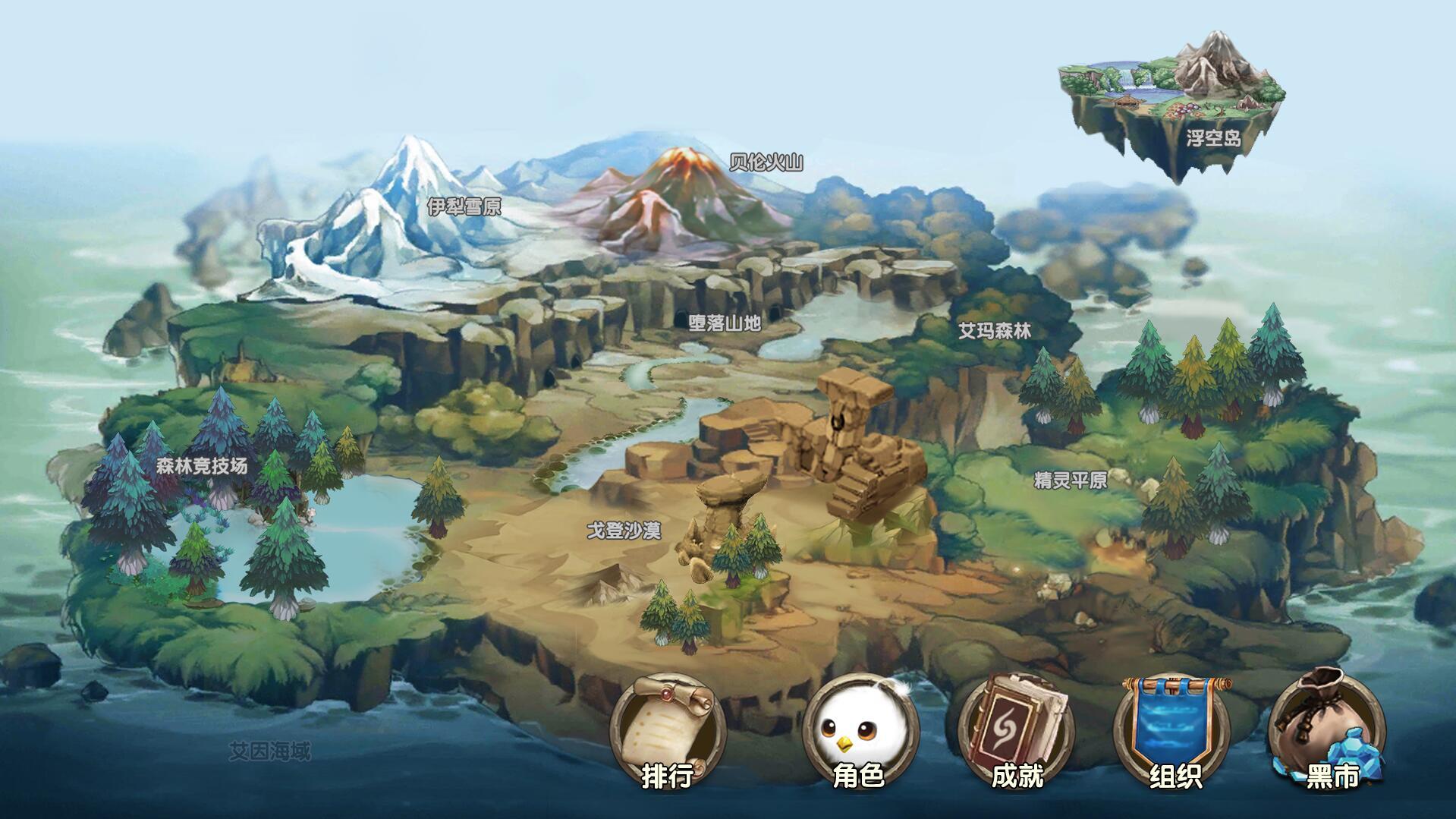Go to 精灵平原 plains
This screenshot has width=1456, height=819.
1070,480
